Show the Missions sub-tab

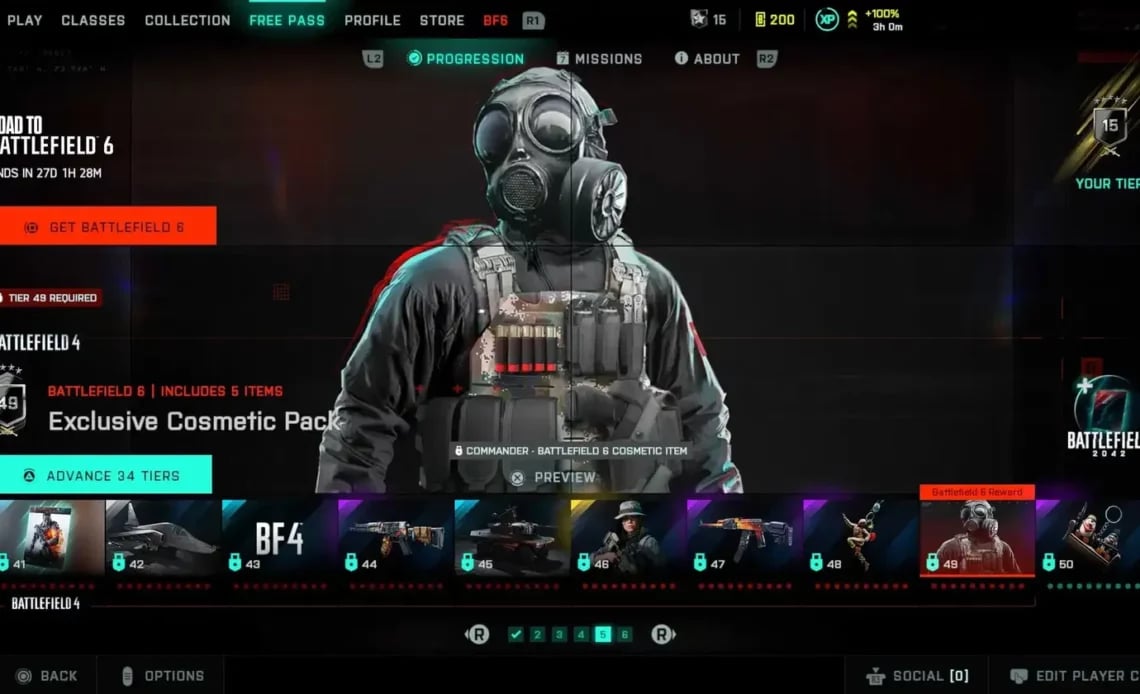tap(600, 59)
